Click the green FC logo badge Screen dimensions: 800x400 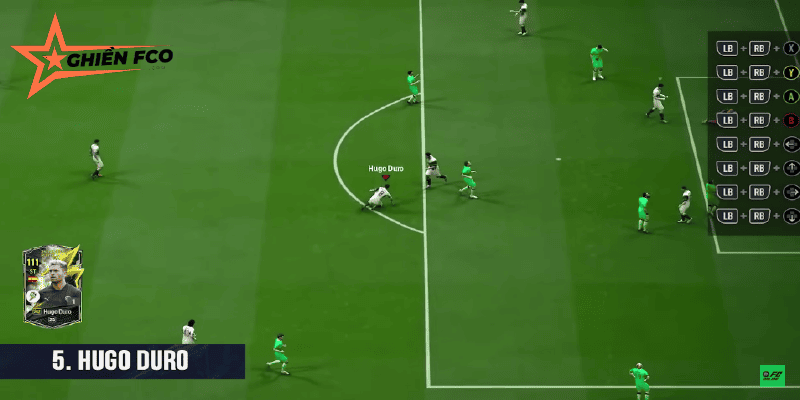click(771, 375)
